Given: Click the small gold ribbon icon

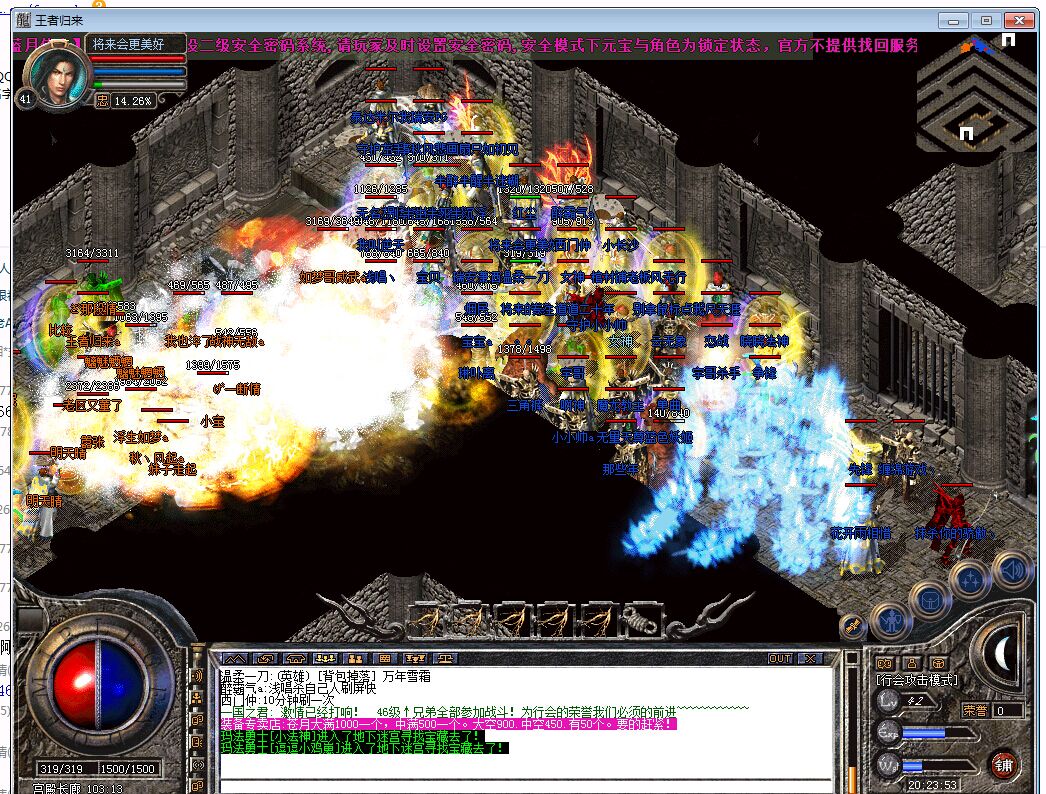Looking at the screenshot, I should (854, 626).
